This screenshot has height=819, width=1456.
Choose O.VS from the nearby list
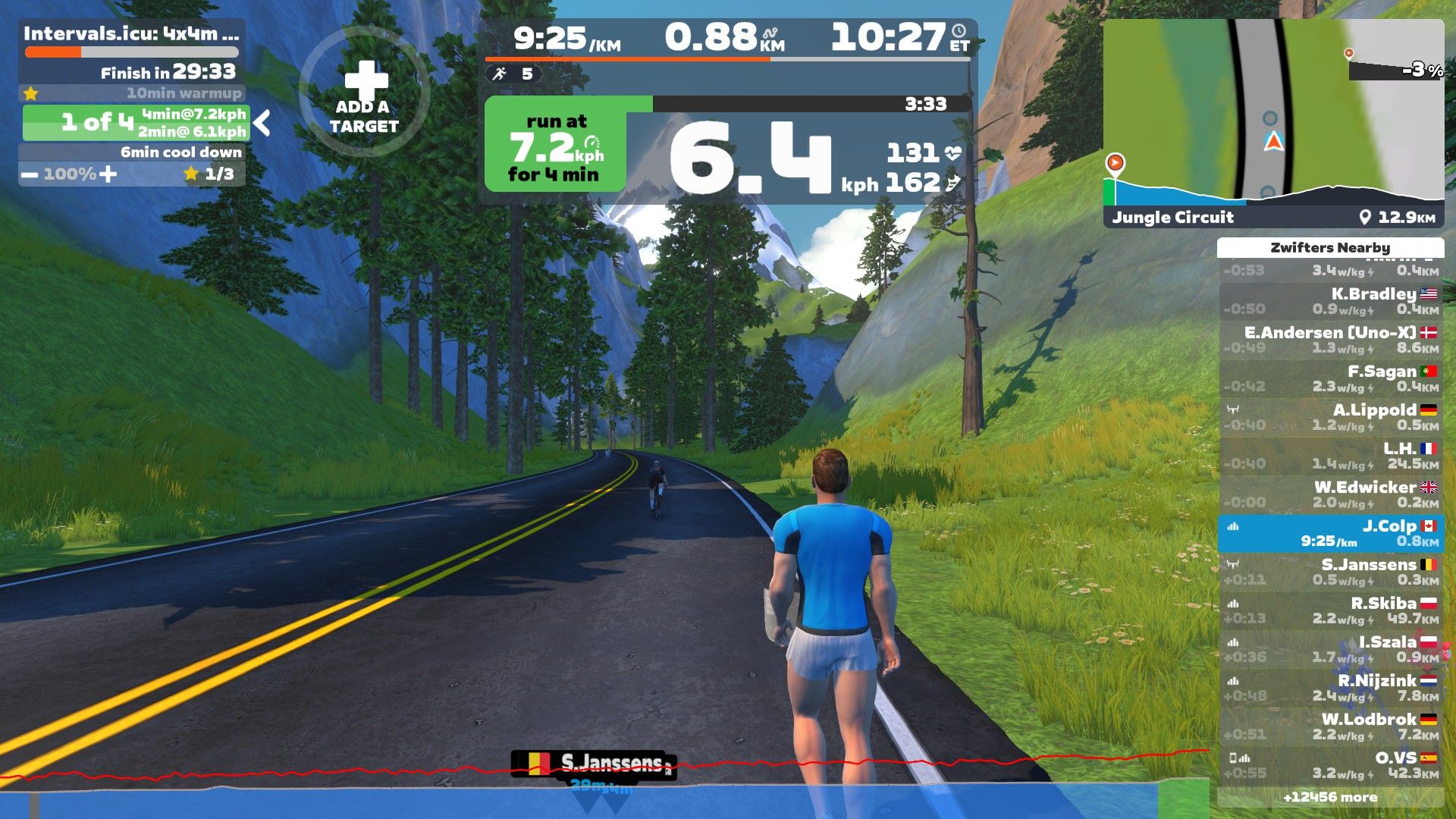point(1331,765)
